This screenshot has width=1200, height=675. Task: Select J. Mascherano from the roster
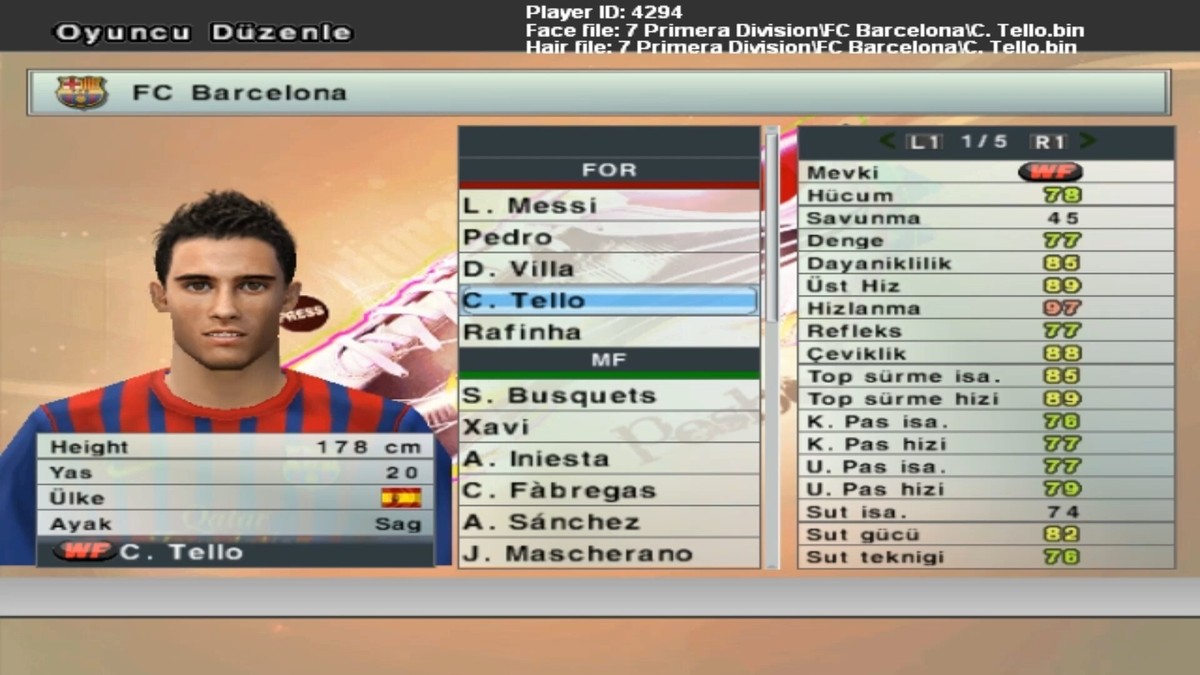[608, 553]
